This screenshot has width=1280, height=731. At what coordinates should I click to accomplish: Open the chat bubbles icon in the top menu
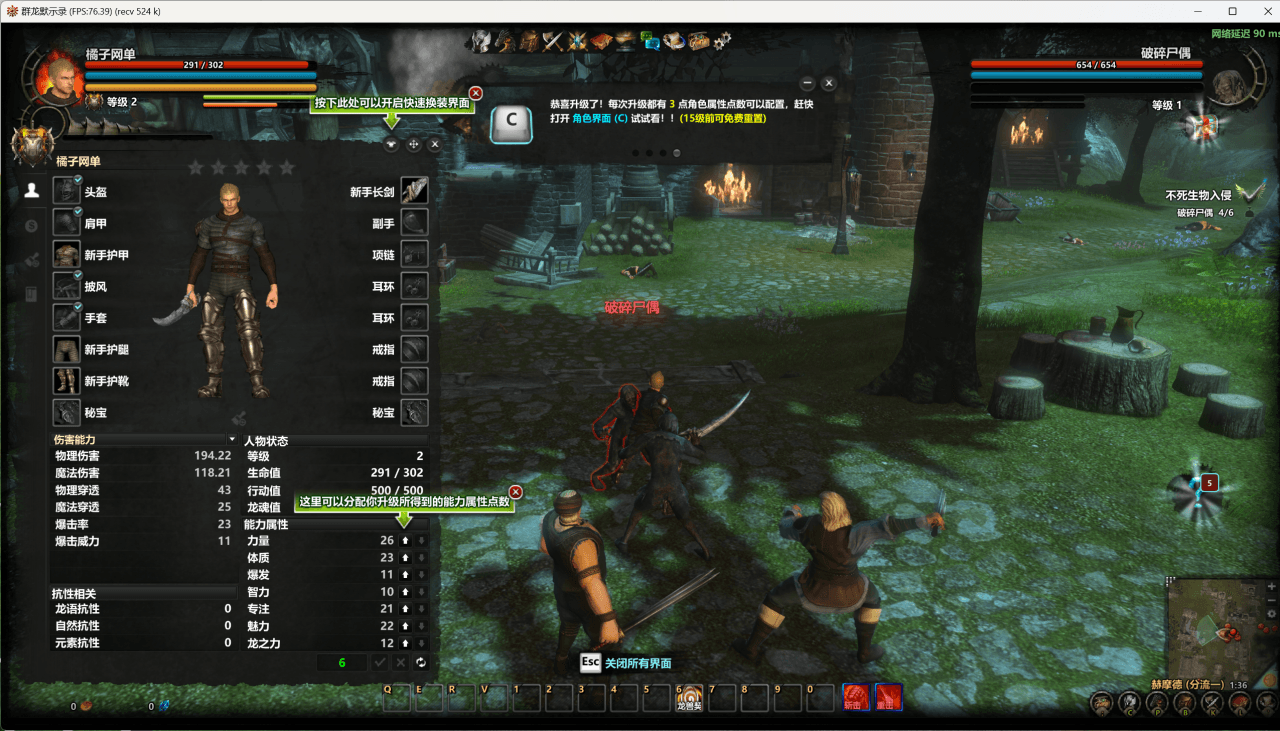[650, 40]
